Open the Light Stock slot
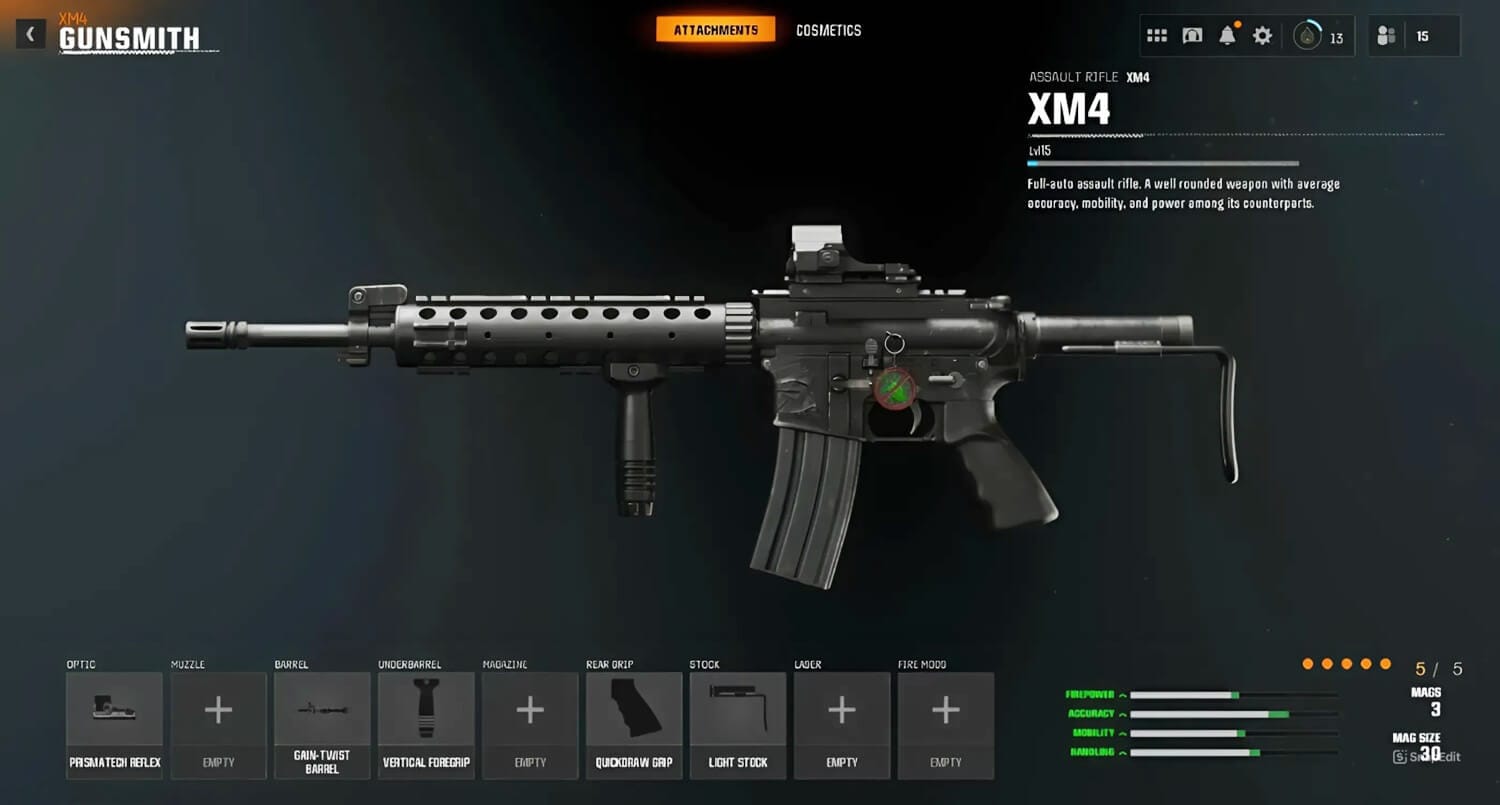Image resolution: width=1500 pixels, height=805 pixels. coord(738,725)
